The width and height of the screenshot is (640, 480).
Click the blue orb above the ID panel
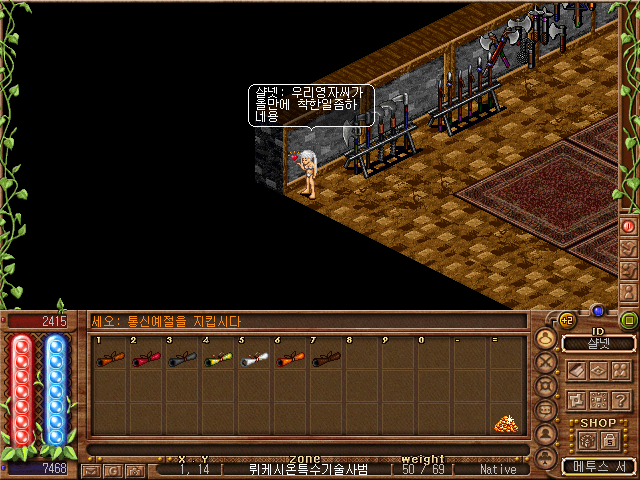click(x=598, y=311)
